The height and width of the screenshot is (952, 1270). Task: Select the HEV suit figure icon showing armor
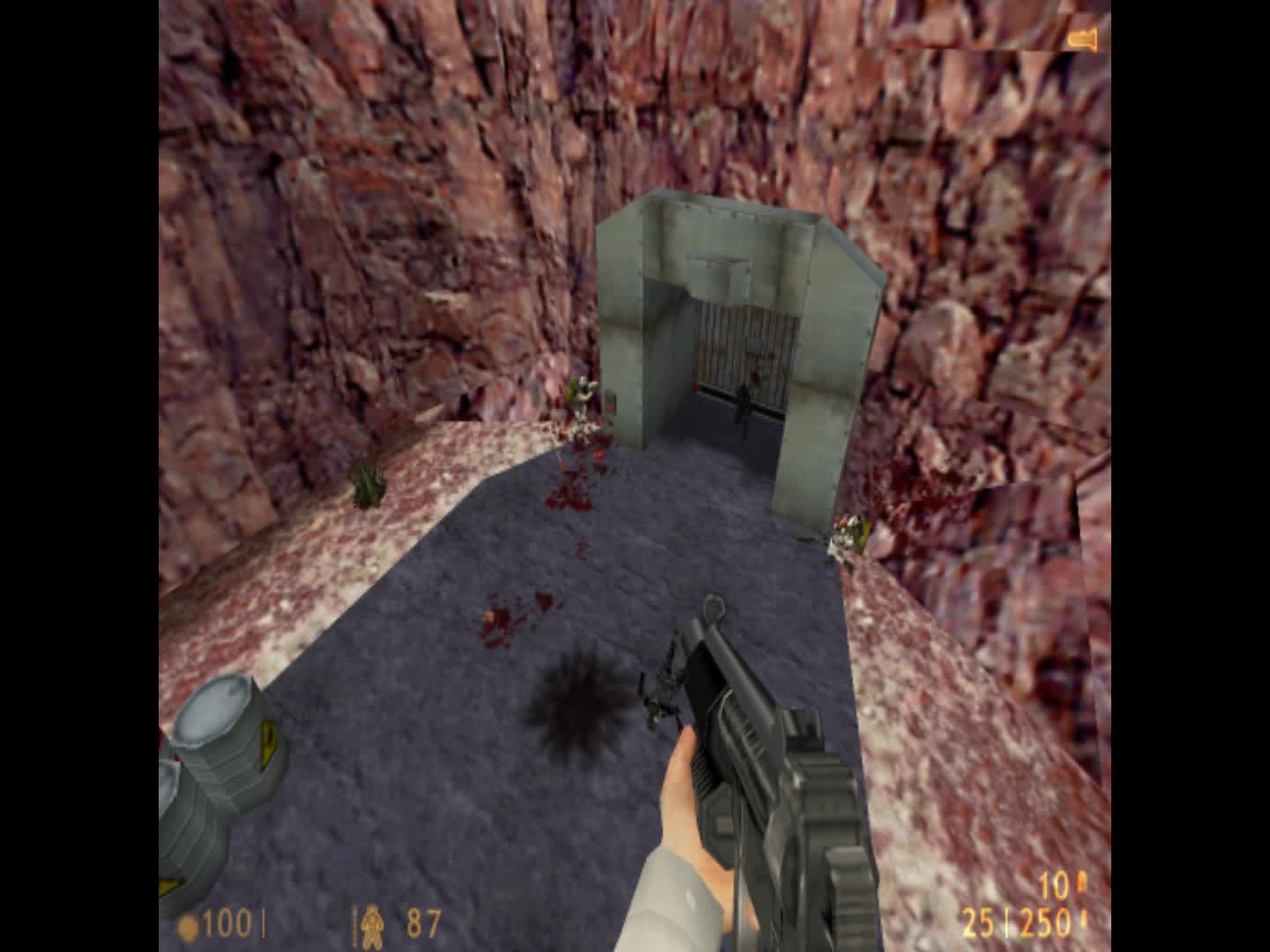(372, 926)
